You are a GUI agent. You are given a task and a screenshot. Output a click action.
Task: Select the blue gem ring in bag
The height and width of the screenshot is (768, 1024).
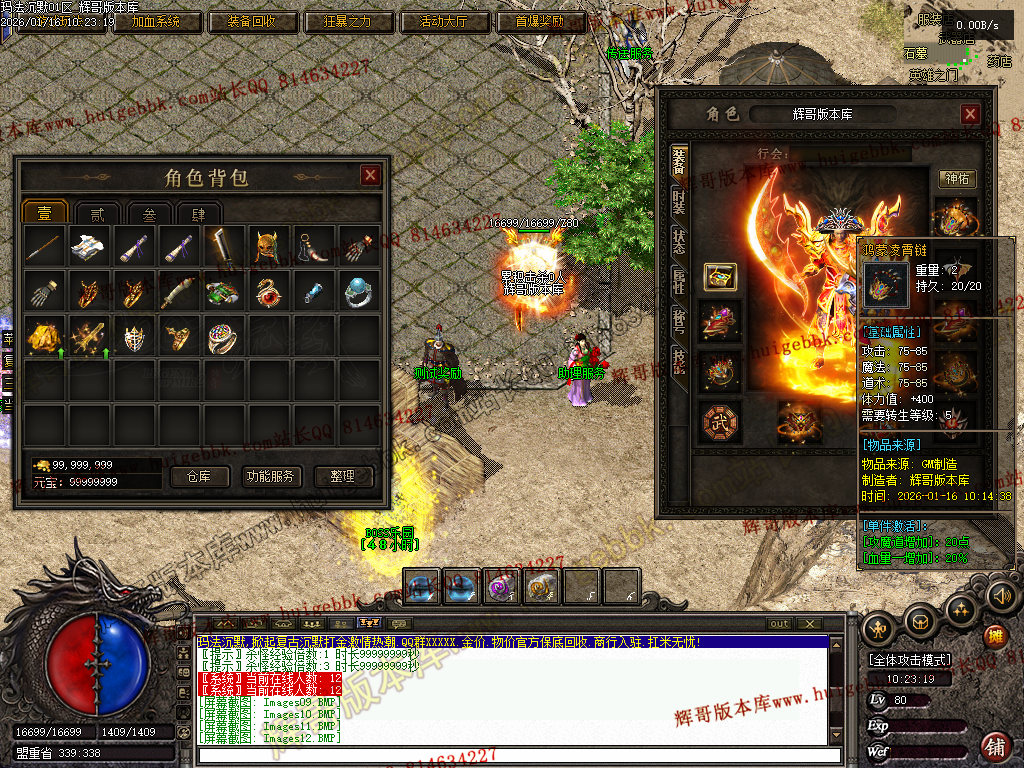[x=358, y=291]
